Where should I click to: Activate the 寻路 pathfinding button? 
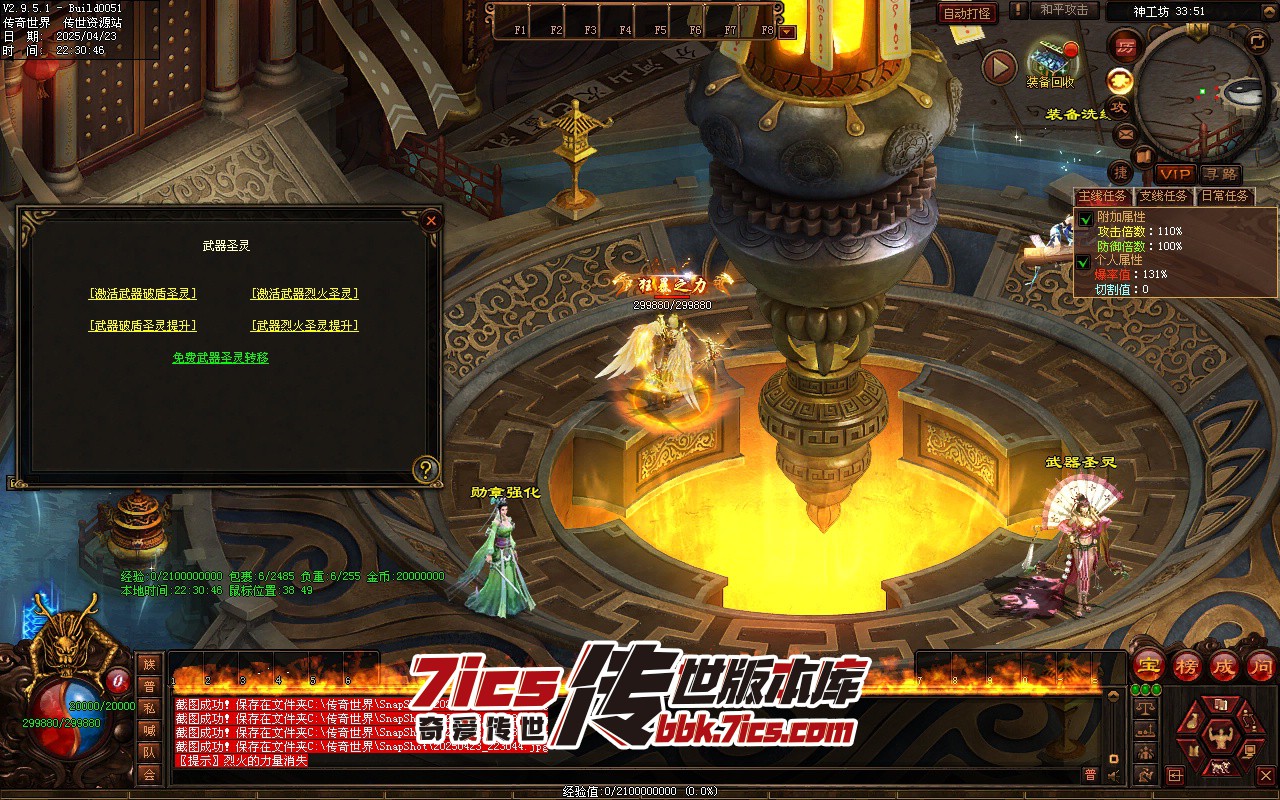tap(1220, 174)
